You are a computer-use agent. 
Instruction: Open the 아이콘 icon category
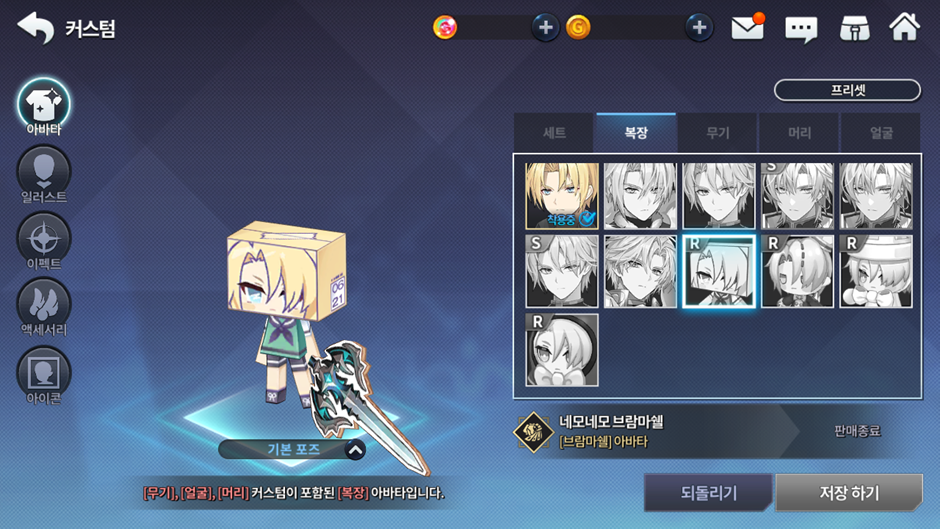click(43, 372)
